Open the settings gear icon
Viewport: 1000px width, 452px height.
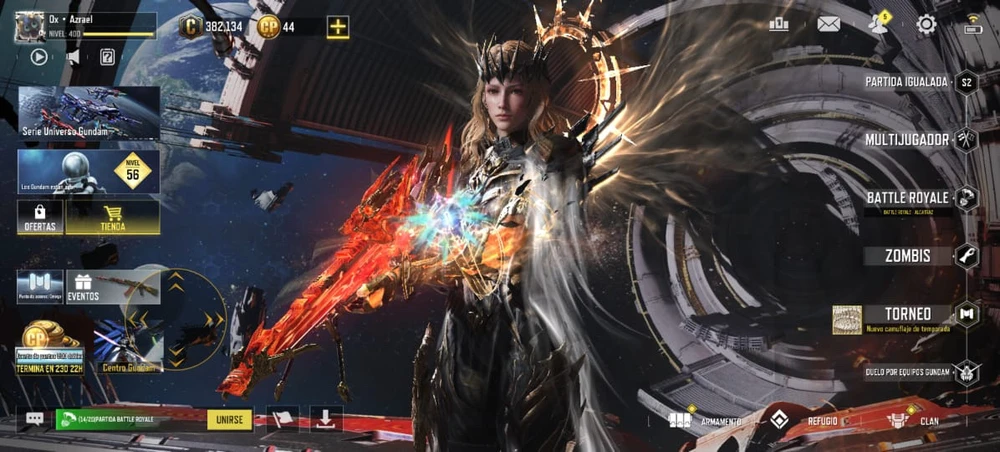pos(926,25)
